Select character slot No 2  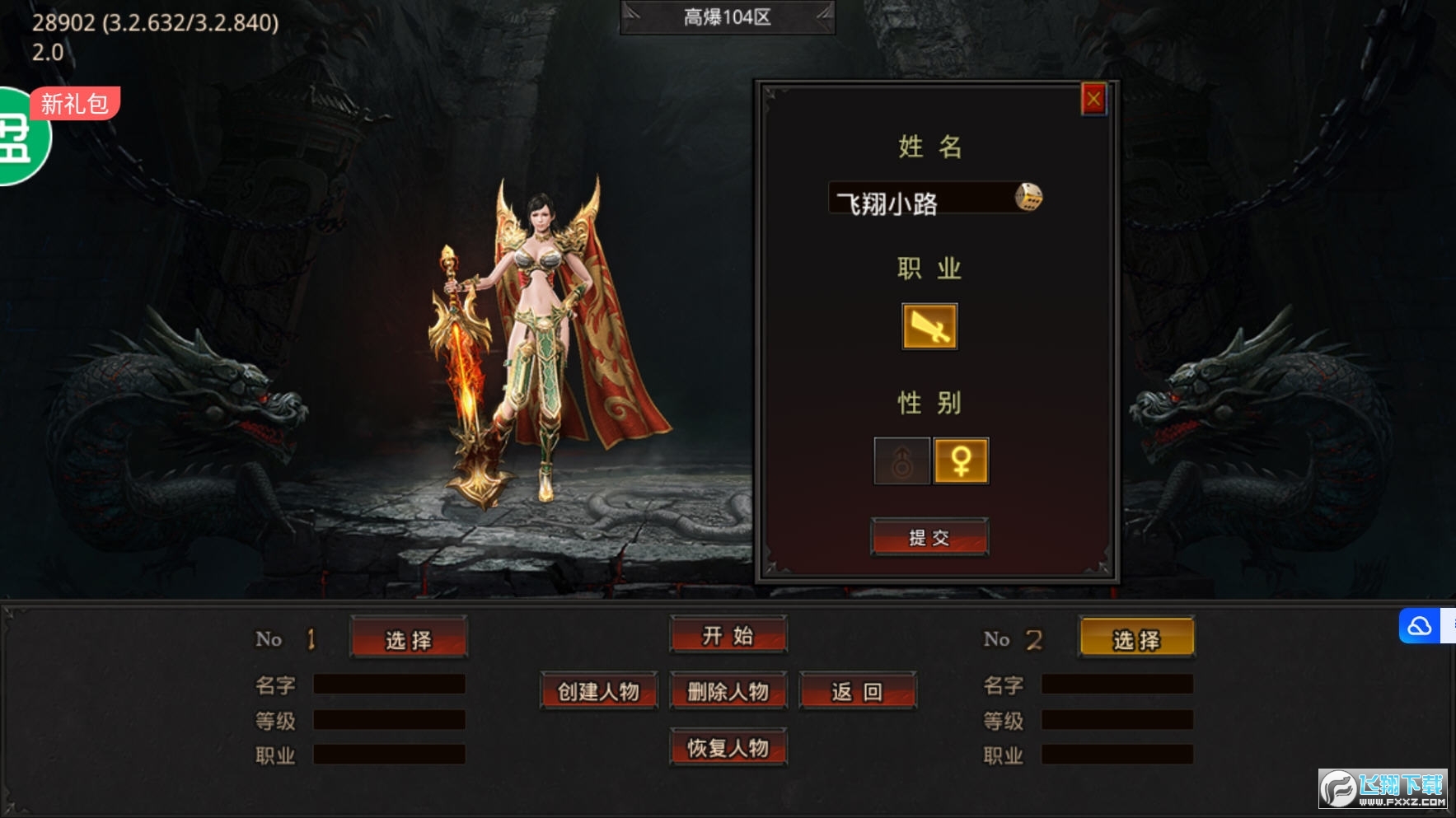1136,639
